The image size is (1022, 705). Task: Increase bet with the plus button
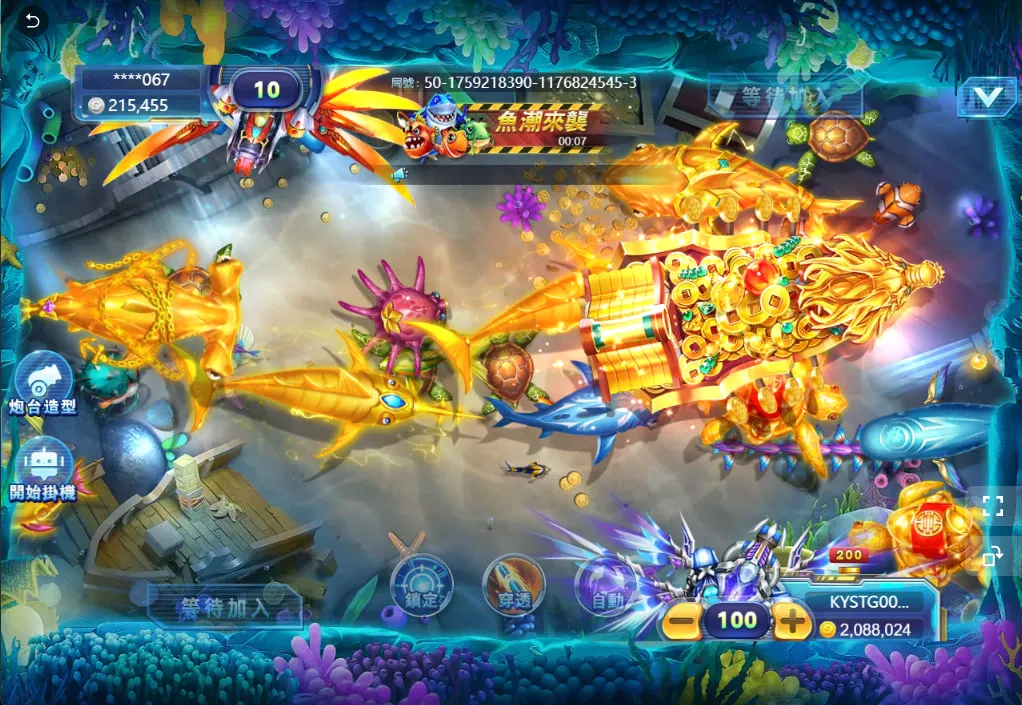[x=792, y=621]
